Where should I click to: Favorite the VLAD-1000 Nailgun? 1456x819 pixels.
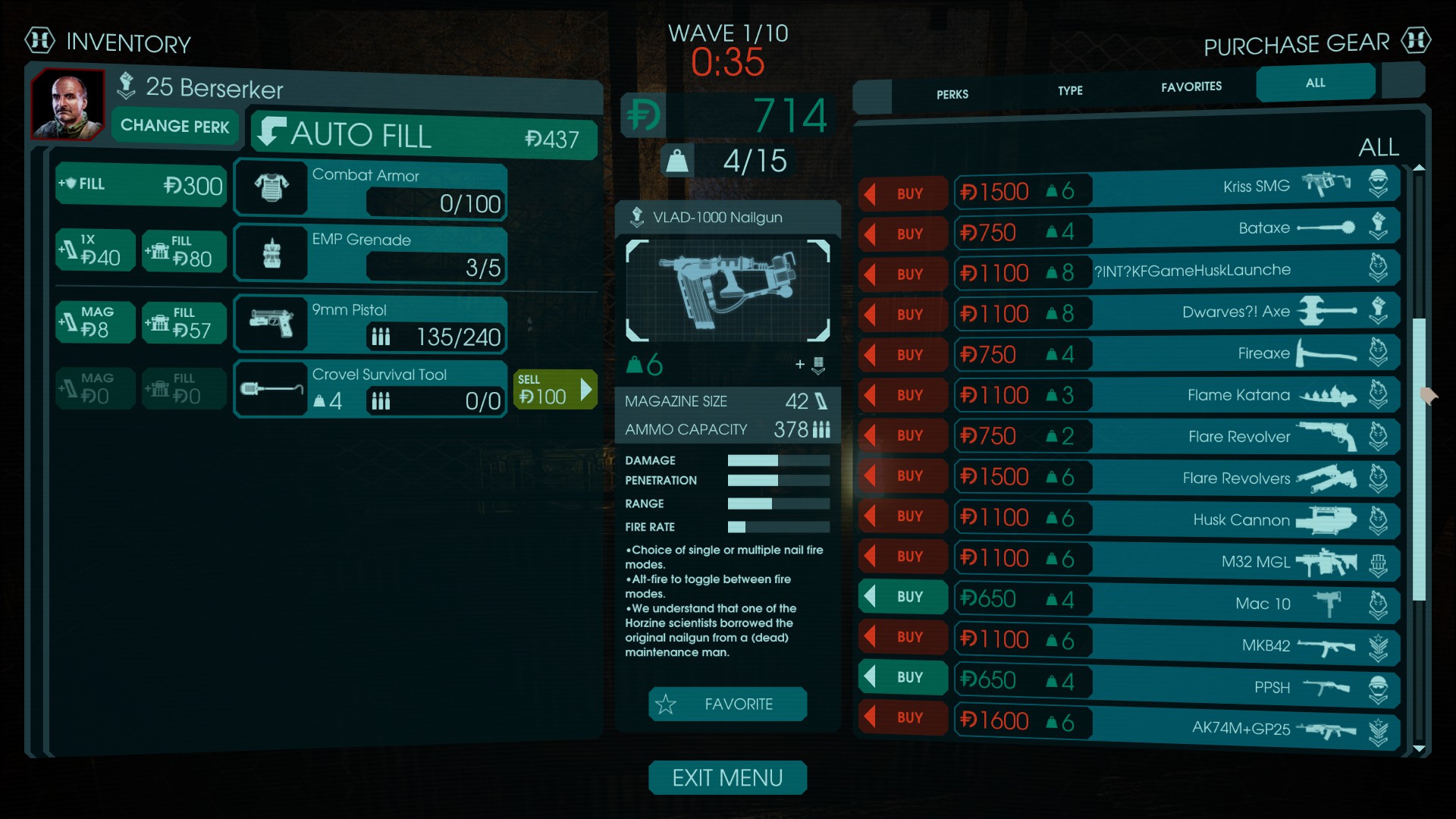tap(727, 704)
